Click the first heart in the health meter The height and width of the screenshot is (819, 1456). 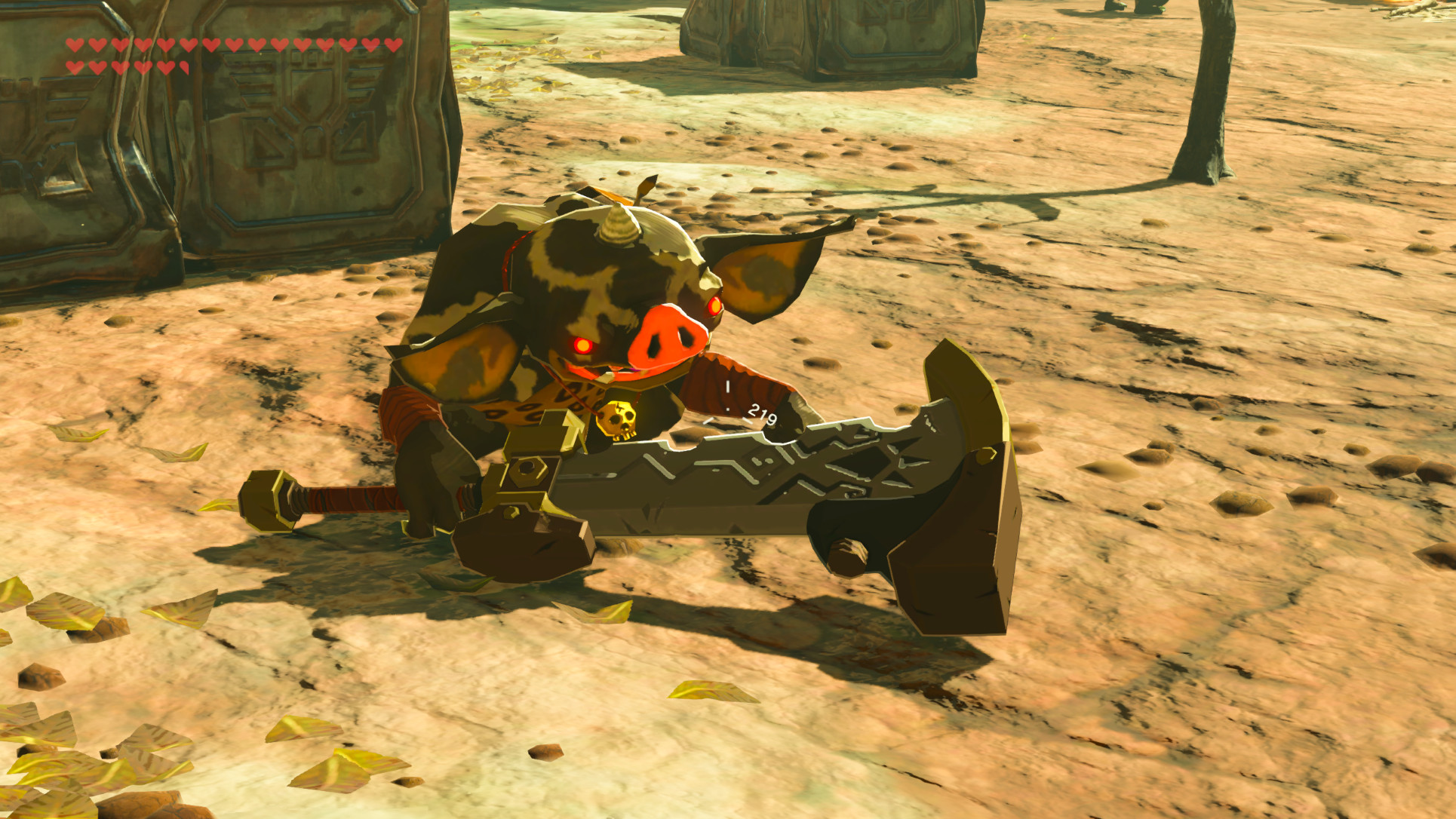coord(73,45)
